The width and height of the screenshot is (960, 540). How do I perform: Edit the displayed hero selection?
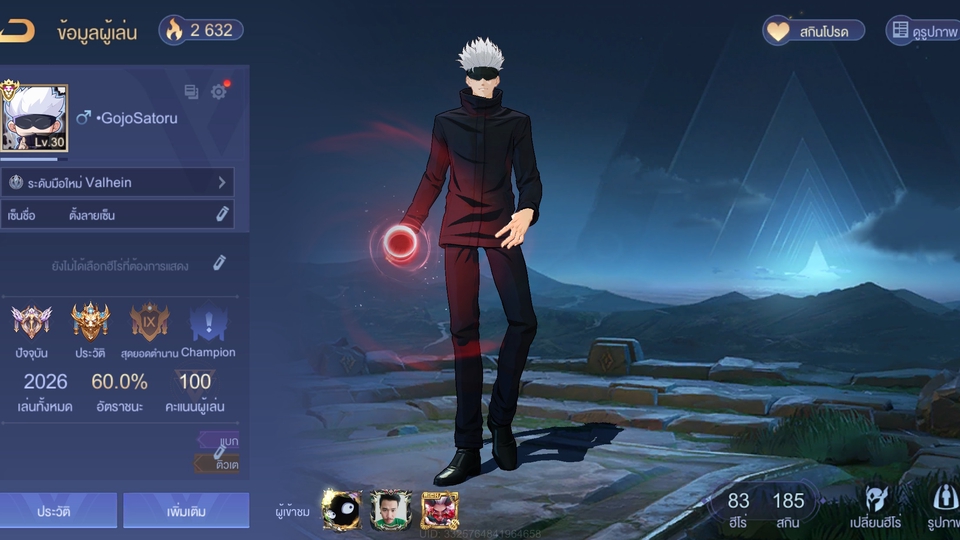tap(219, 263)
